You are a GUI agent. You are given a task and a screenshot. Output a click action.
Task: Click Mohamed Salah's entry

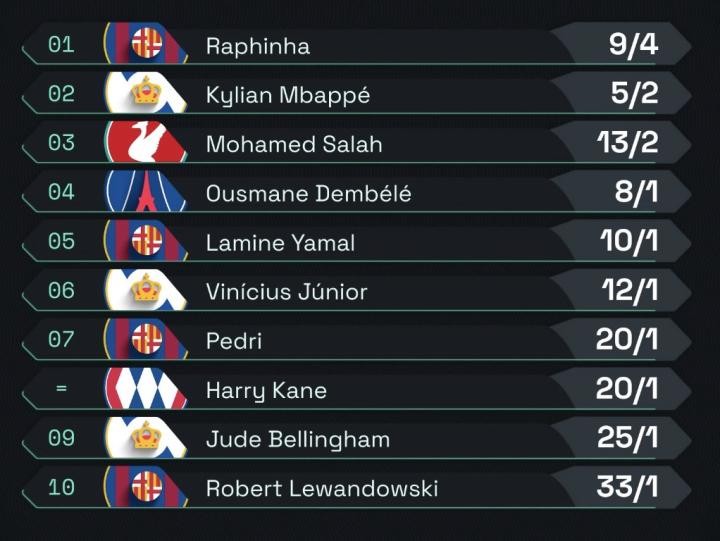[294, 144]
